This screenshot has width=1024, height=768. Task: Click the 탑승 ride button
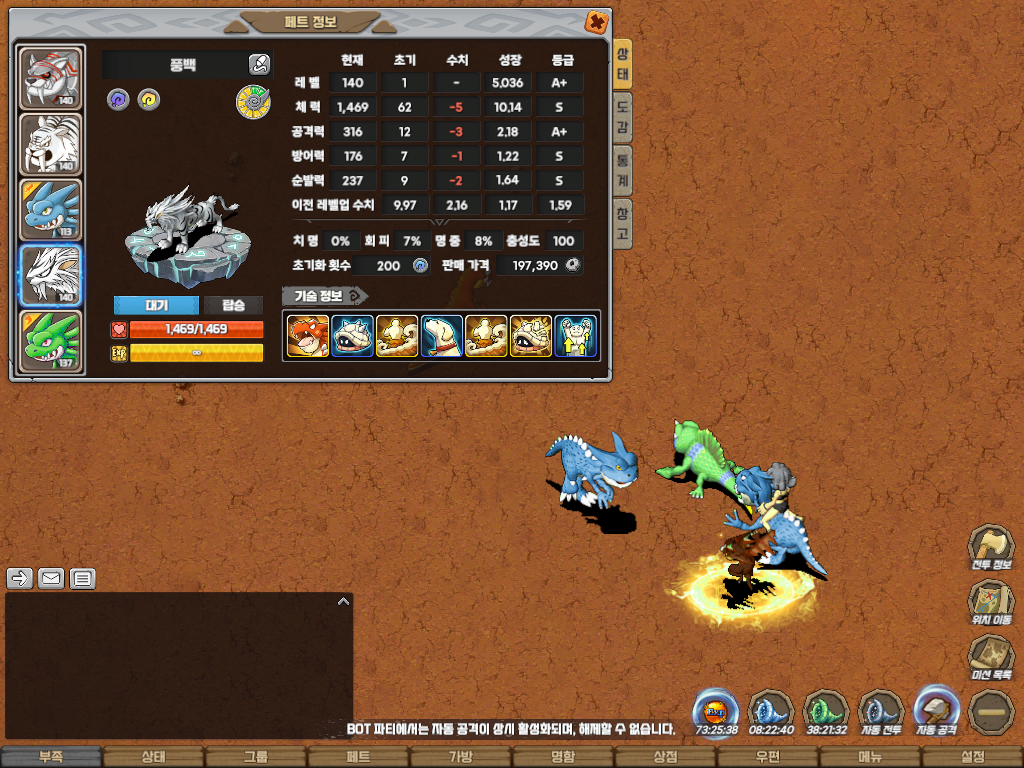[234, 306]
